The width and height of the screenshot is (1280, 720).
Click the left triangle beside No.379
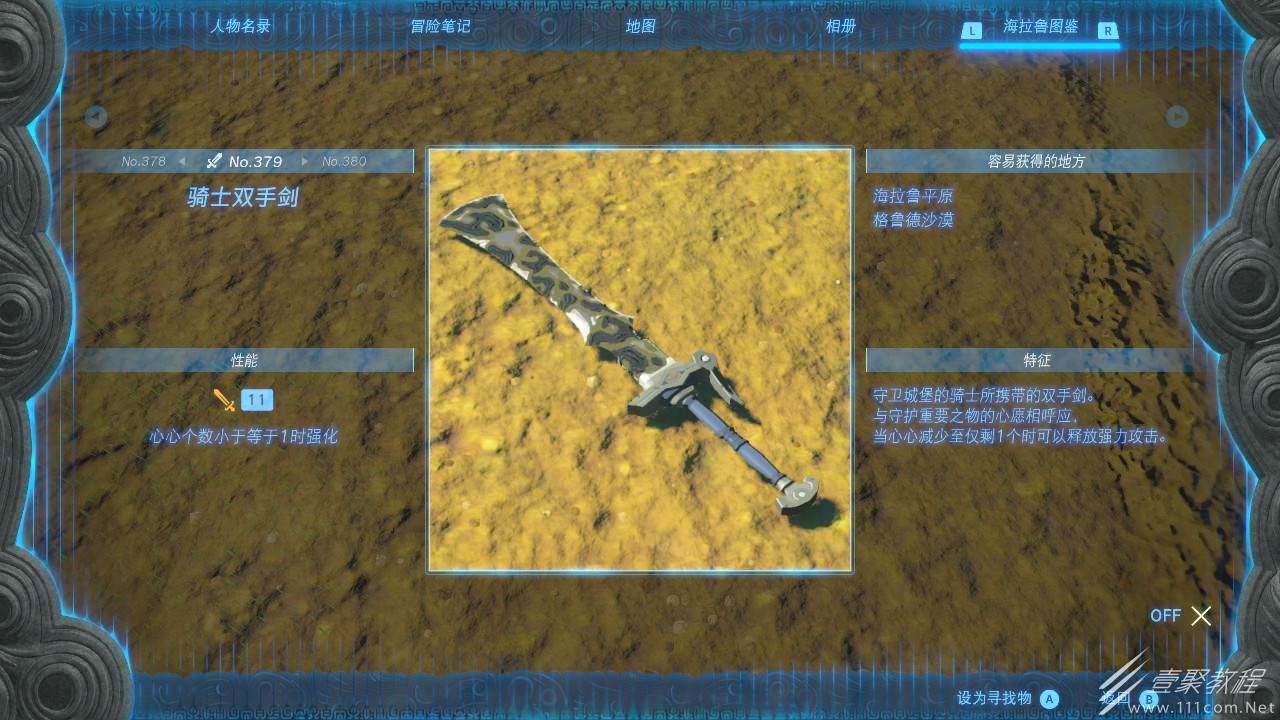click(x=183, y=161)
